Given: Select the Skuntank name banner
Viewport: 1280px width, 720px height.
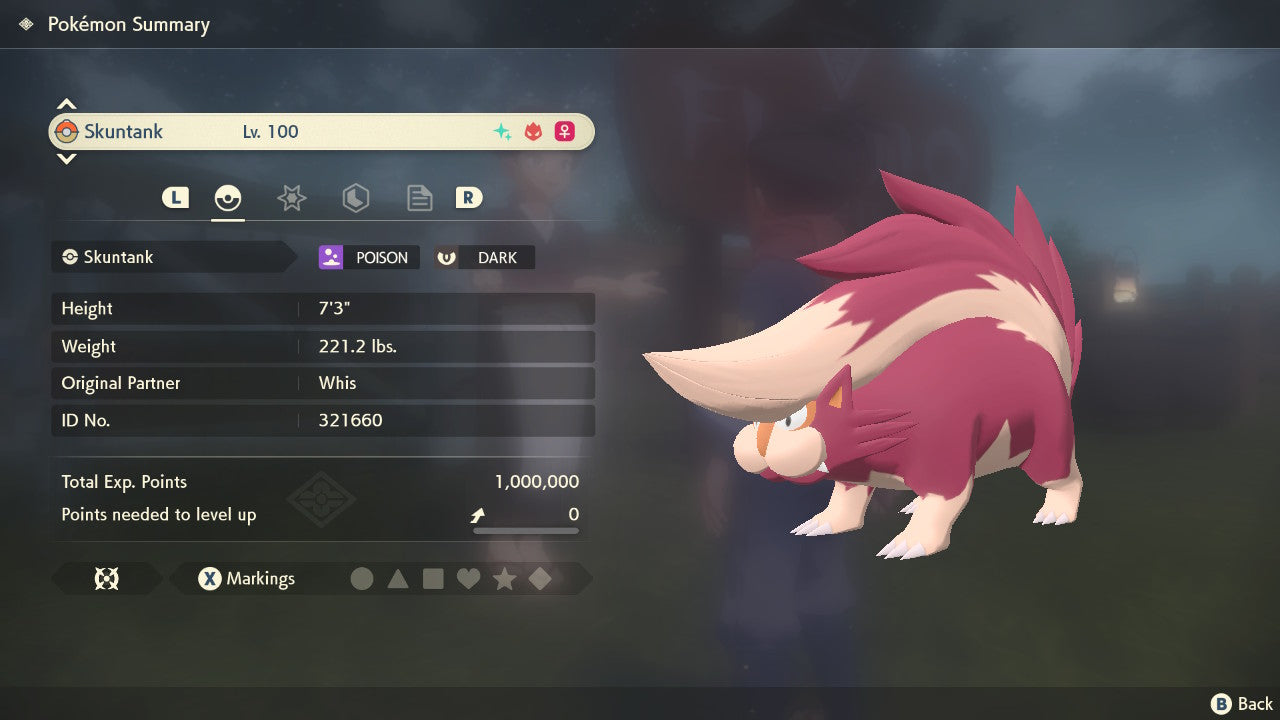Looking at the screenshot, I should coord(320,132).
